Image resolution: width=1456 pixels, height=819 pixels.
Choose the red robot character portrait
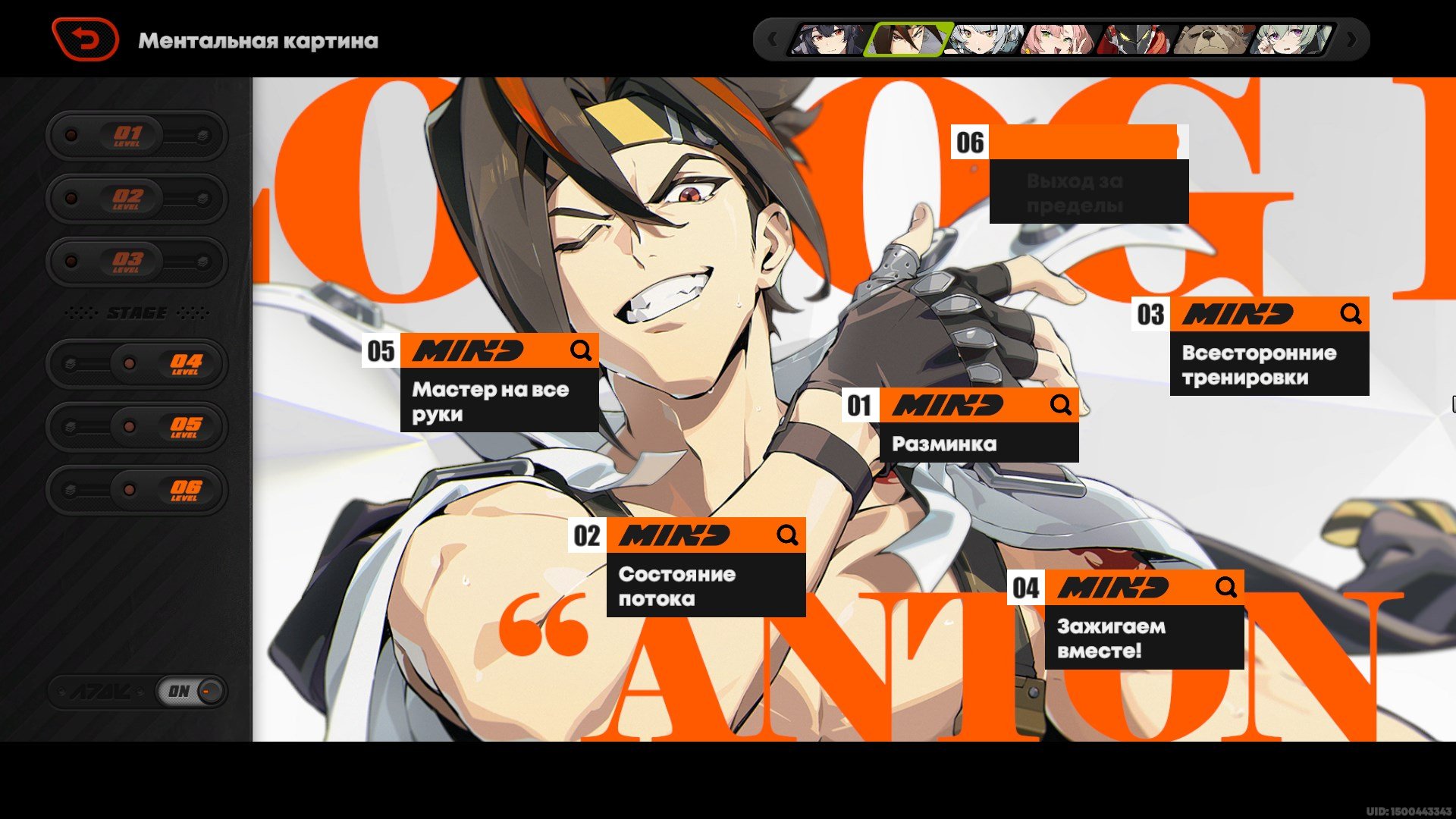pos(1137,39)
